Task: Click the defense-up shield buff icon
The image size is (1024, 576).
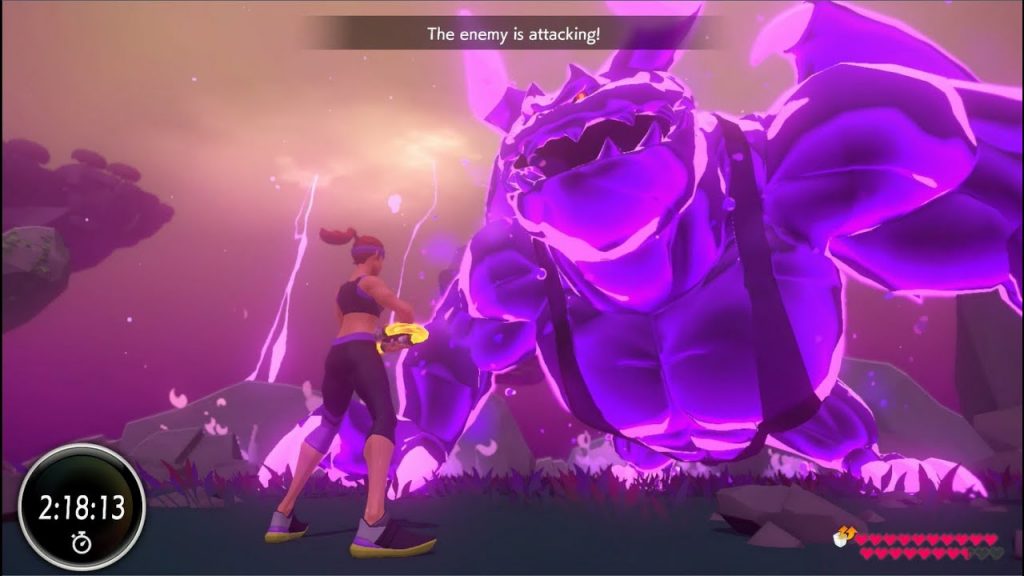Action: (x=842, y=538)
